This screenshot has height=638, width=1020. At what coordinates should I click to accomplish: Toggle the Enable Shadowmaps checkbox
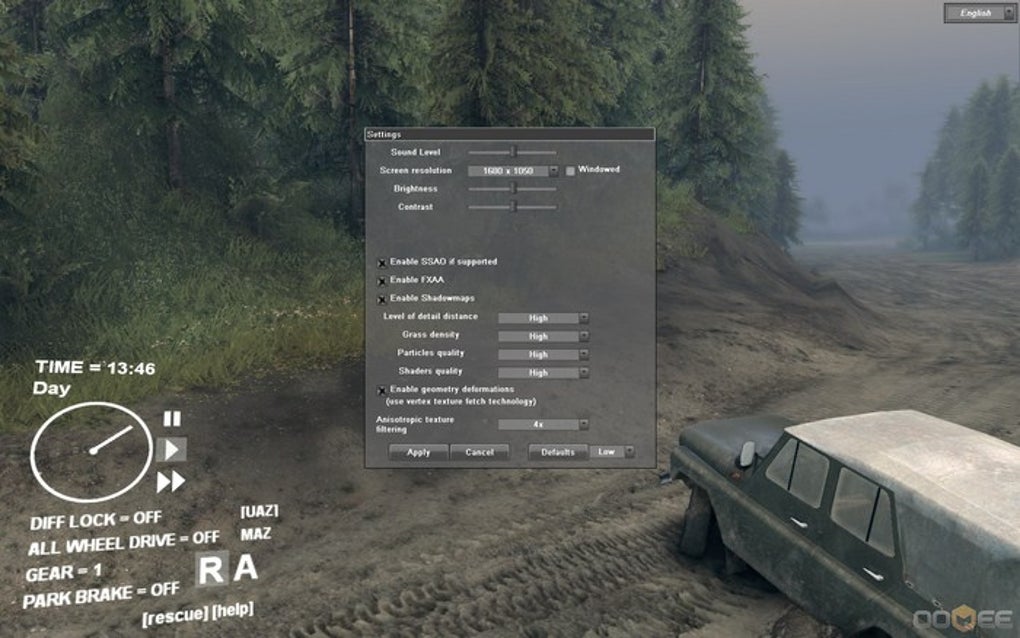pos(382,298)
